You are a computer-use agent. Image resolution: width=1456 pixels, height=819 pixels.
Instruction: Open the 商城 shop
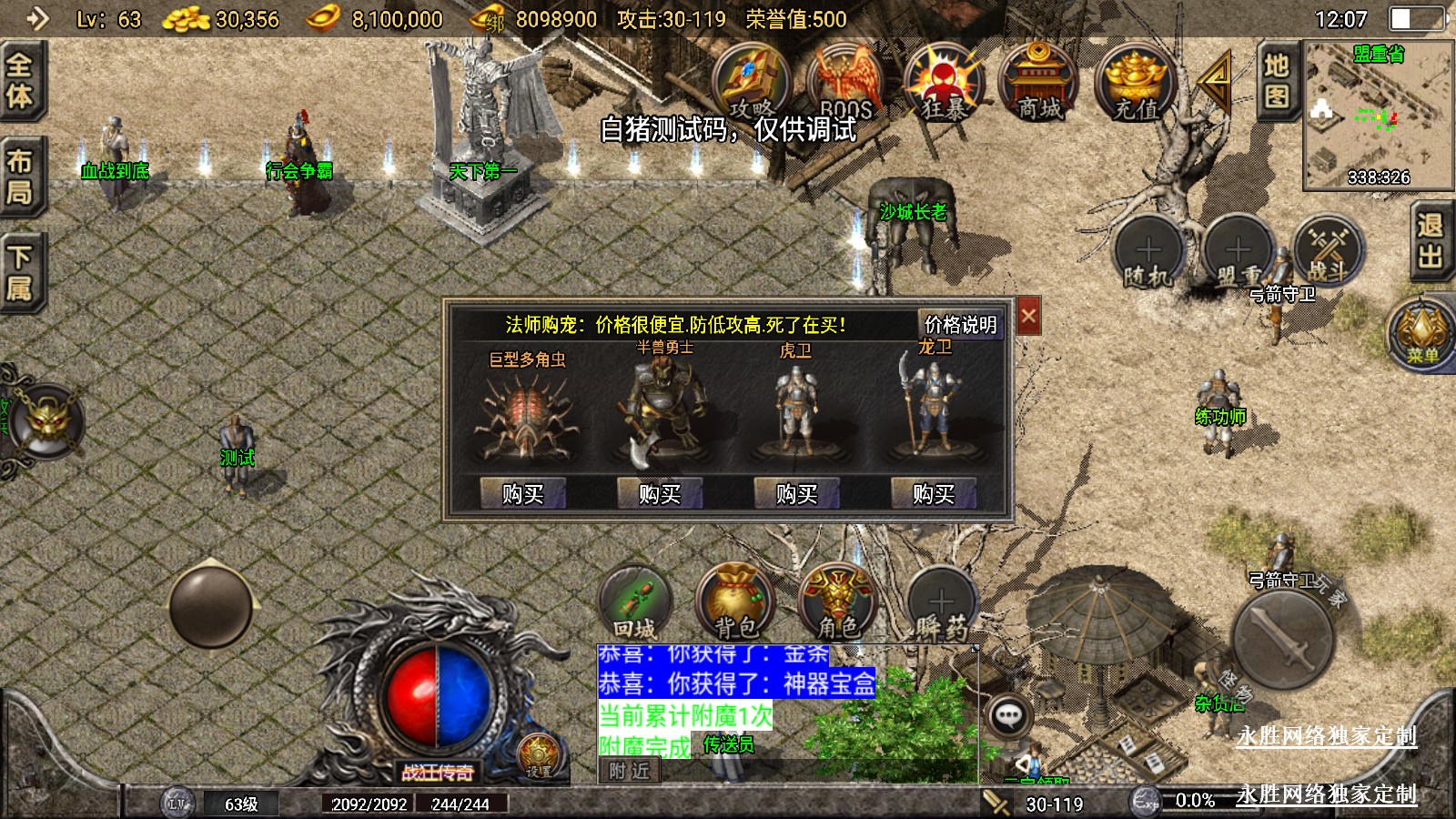click(1038, 82)
